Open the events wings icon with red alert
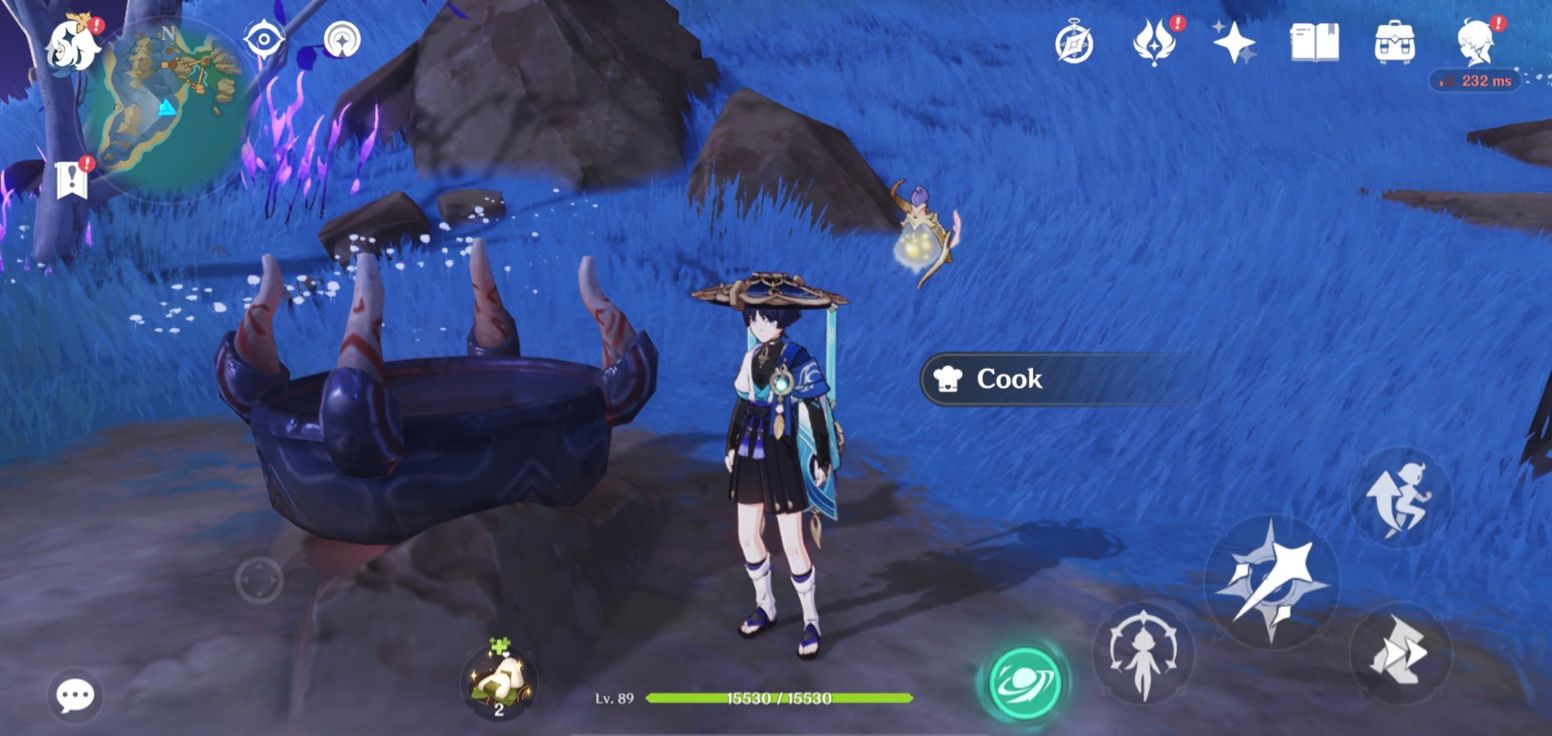 1155,44
